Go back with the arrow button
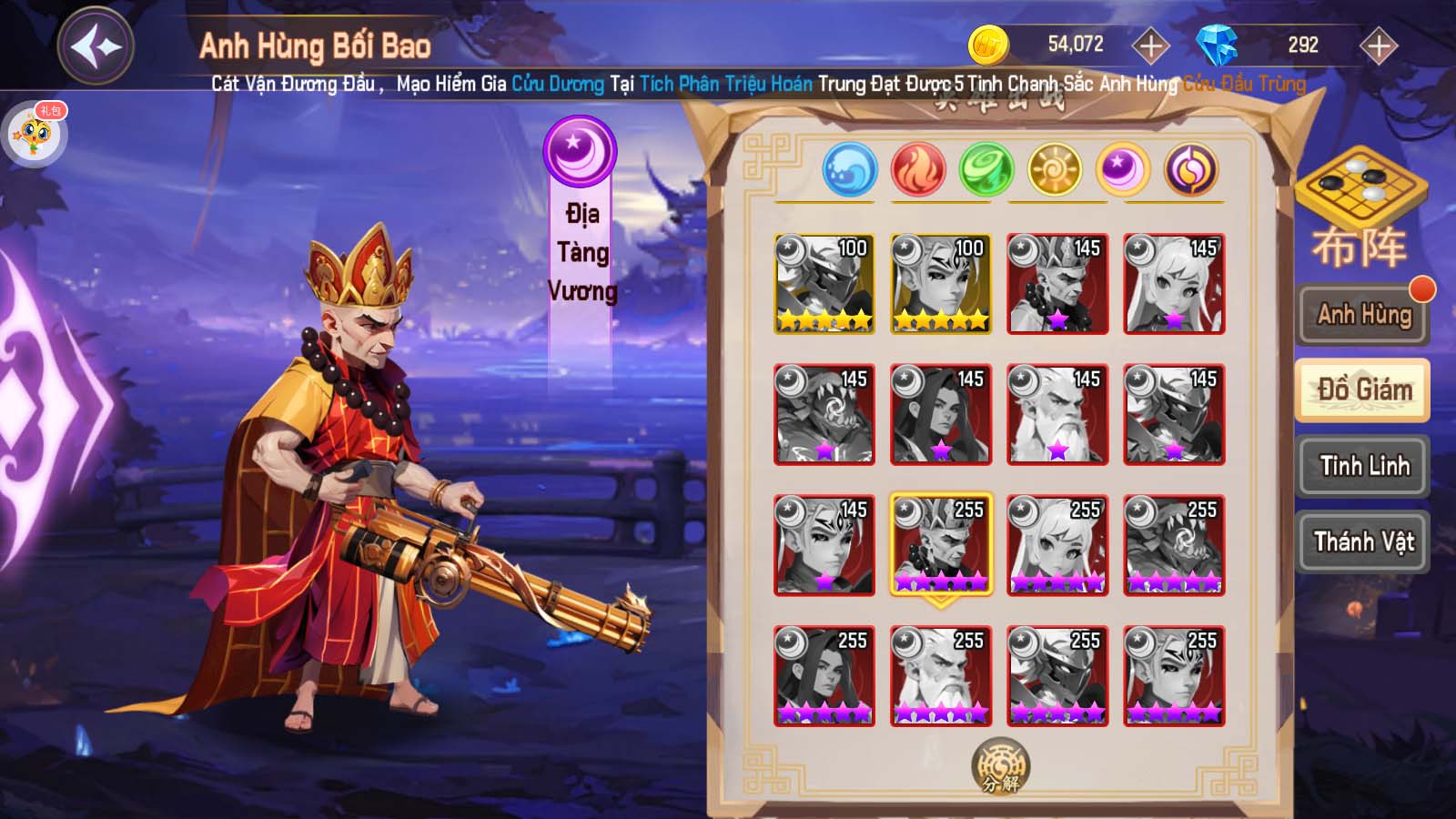The height and width of the screenshot is (819, 1456). [x=96, y=45]
